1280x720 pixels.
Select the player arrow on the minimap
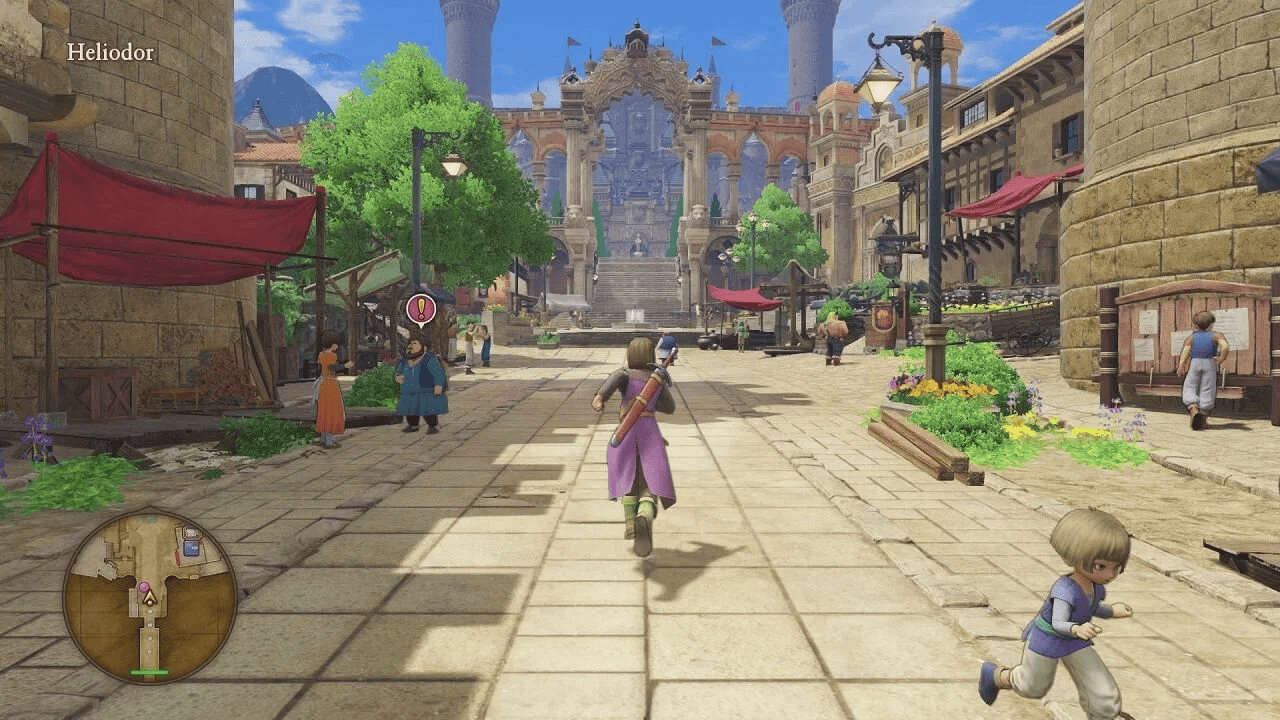pyautogui.click(x=148, y=598)
